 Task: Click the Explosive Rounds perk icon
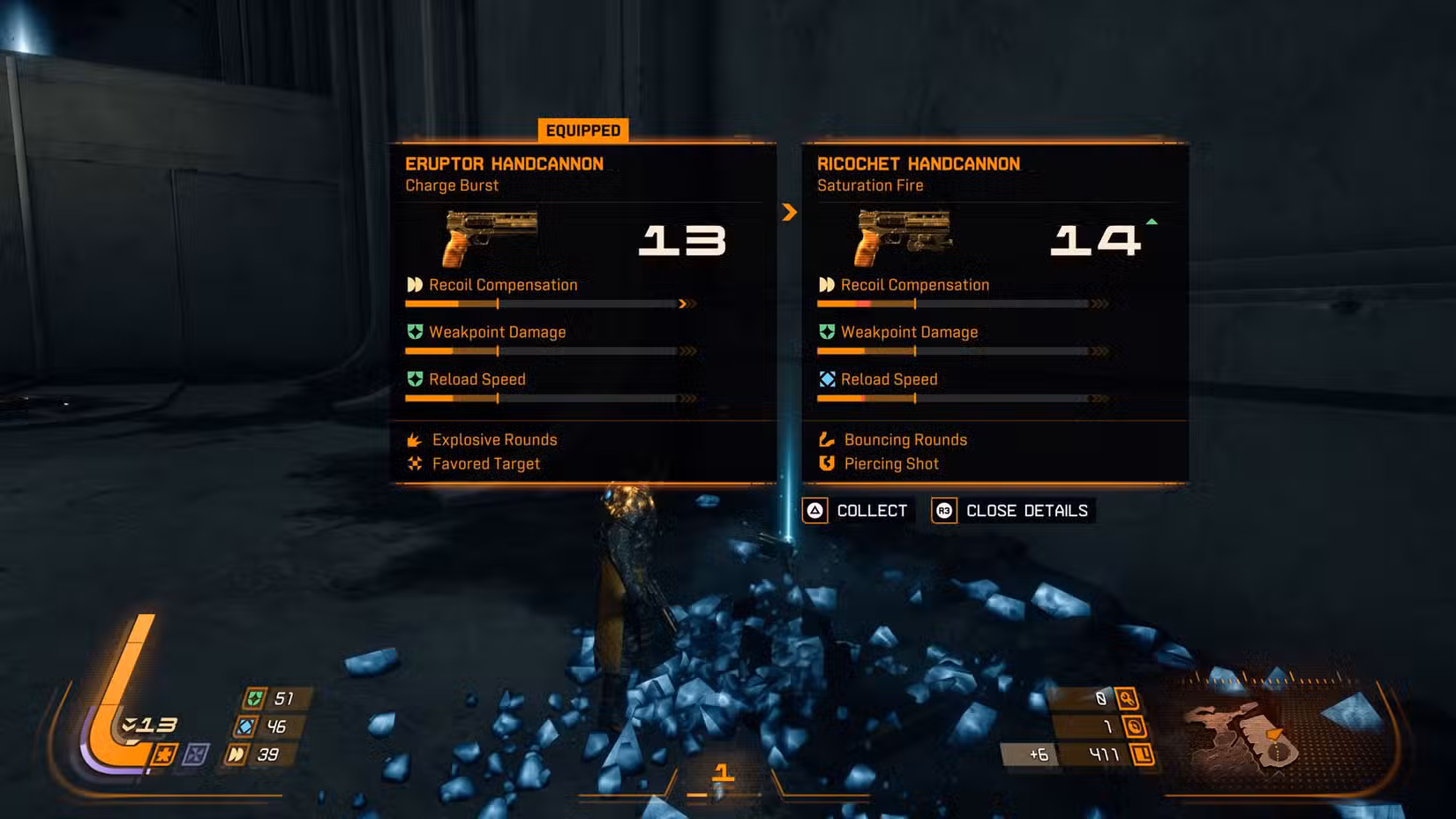[x=413, y=440]
